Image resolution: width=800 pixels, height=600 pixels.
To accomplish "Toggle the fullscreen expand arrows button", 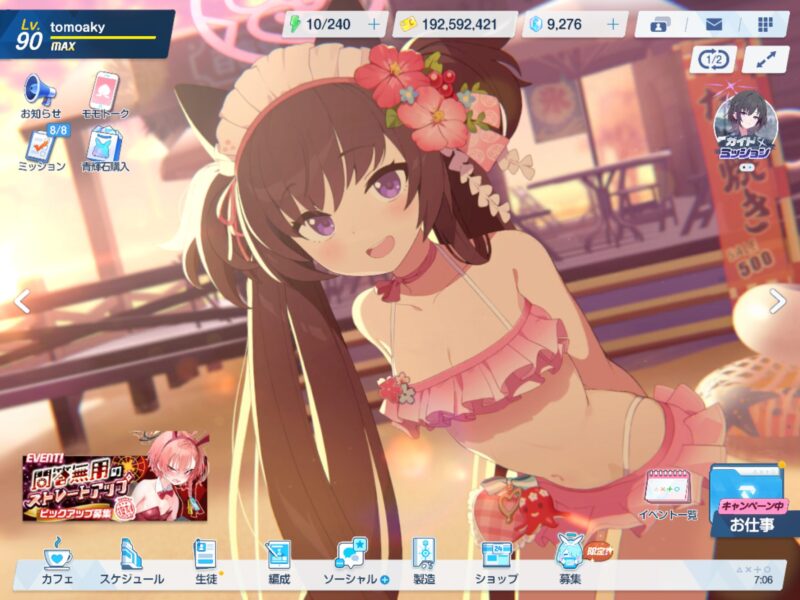I will pos(766,58).
